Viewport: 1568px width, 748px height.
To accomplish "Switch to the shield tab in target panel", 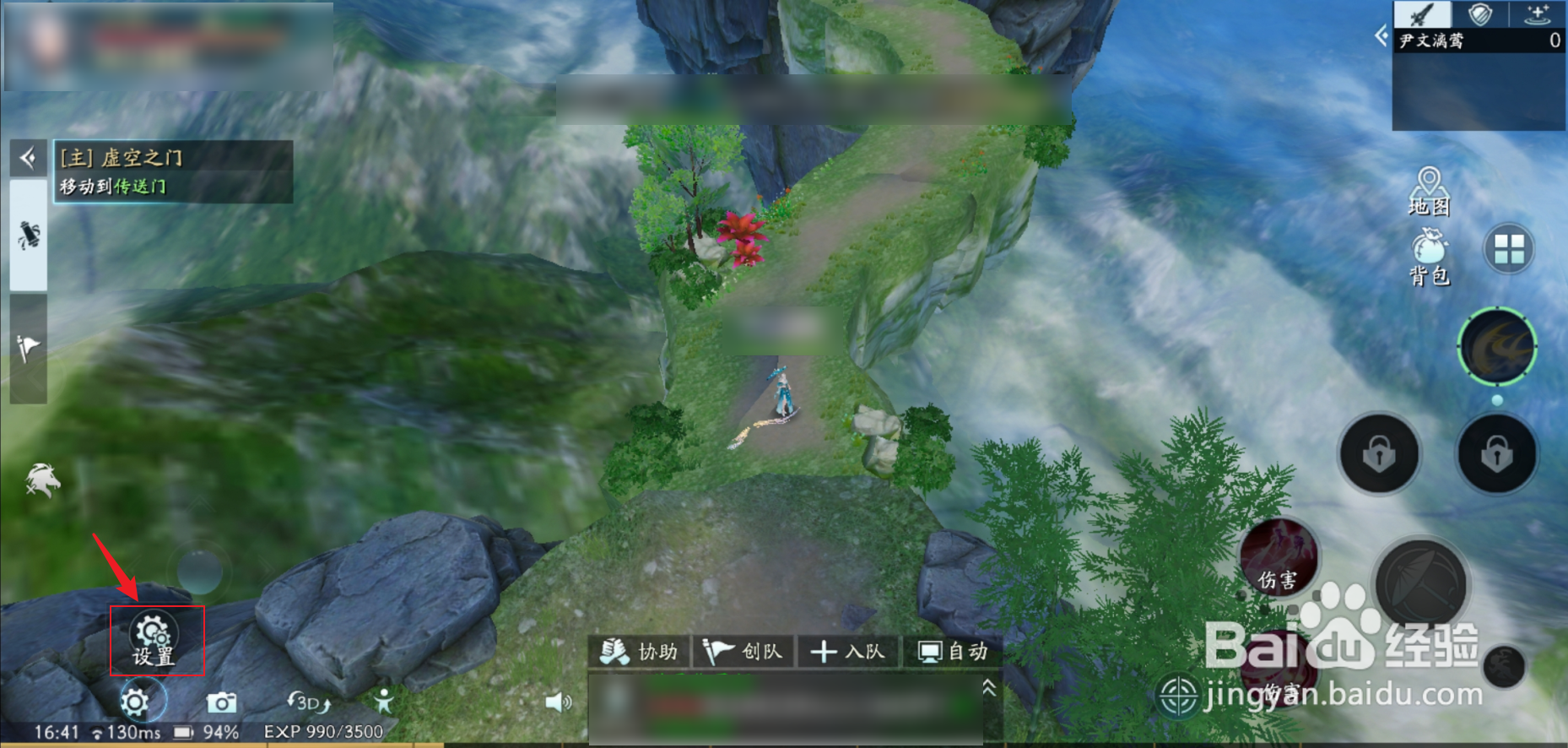I will pos(1482,14).
